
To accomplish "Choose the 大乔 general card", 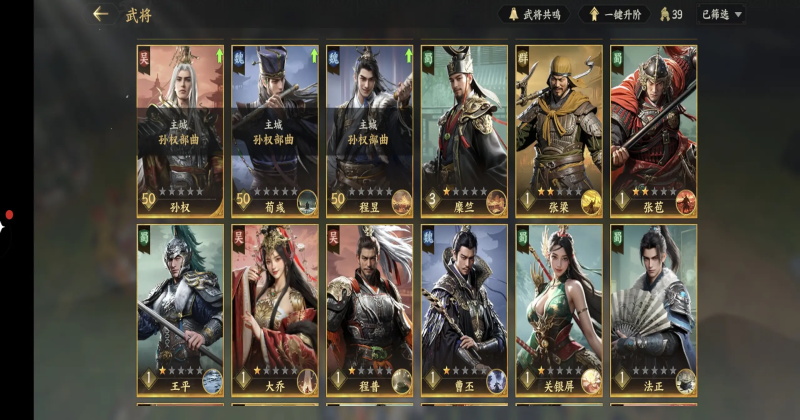I will click(275, 310).
